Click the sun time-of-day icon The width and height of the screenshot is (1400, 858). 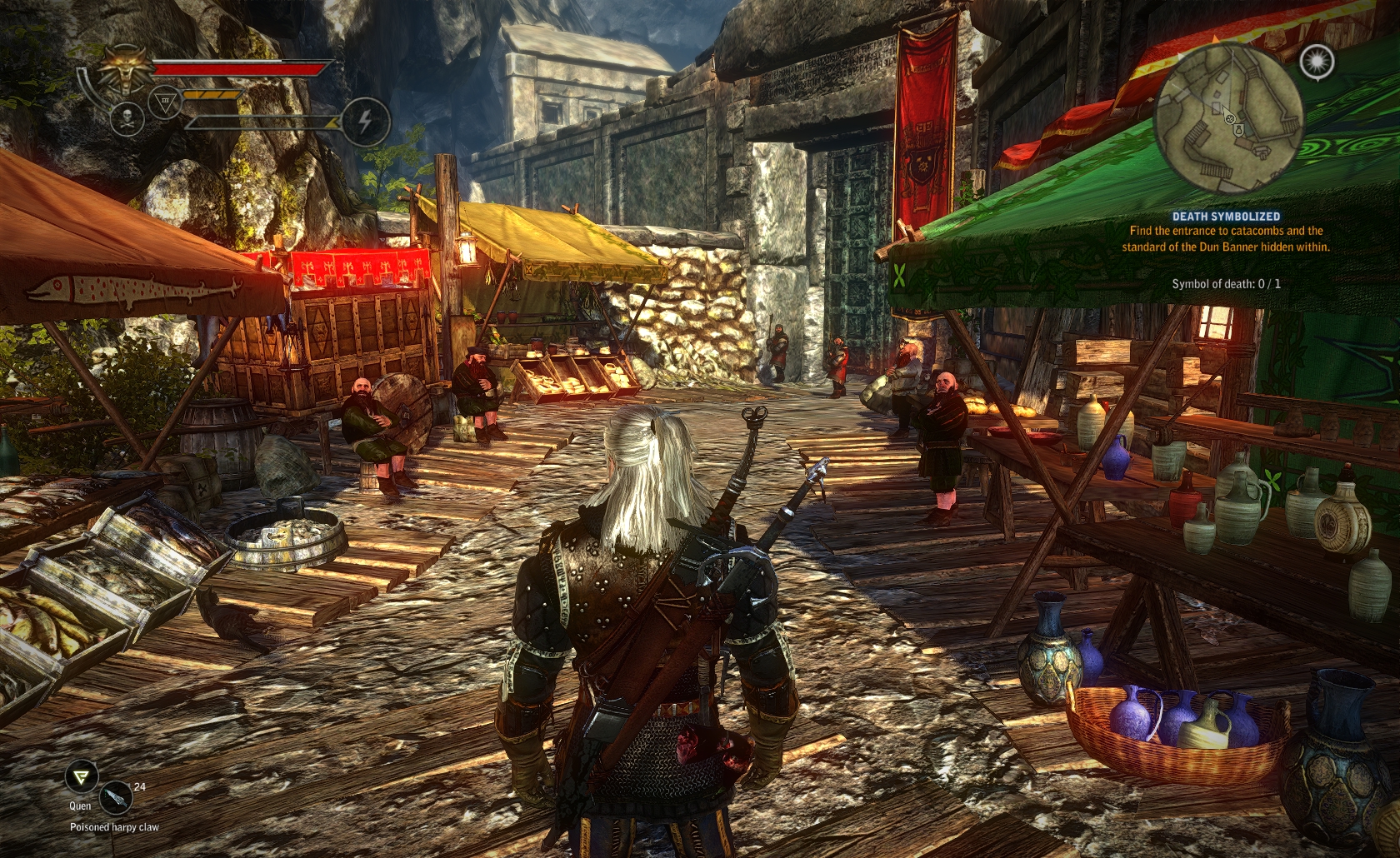click(x=1317, y=61)
